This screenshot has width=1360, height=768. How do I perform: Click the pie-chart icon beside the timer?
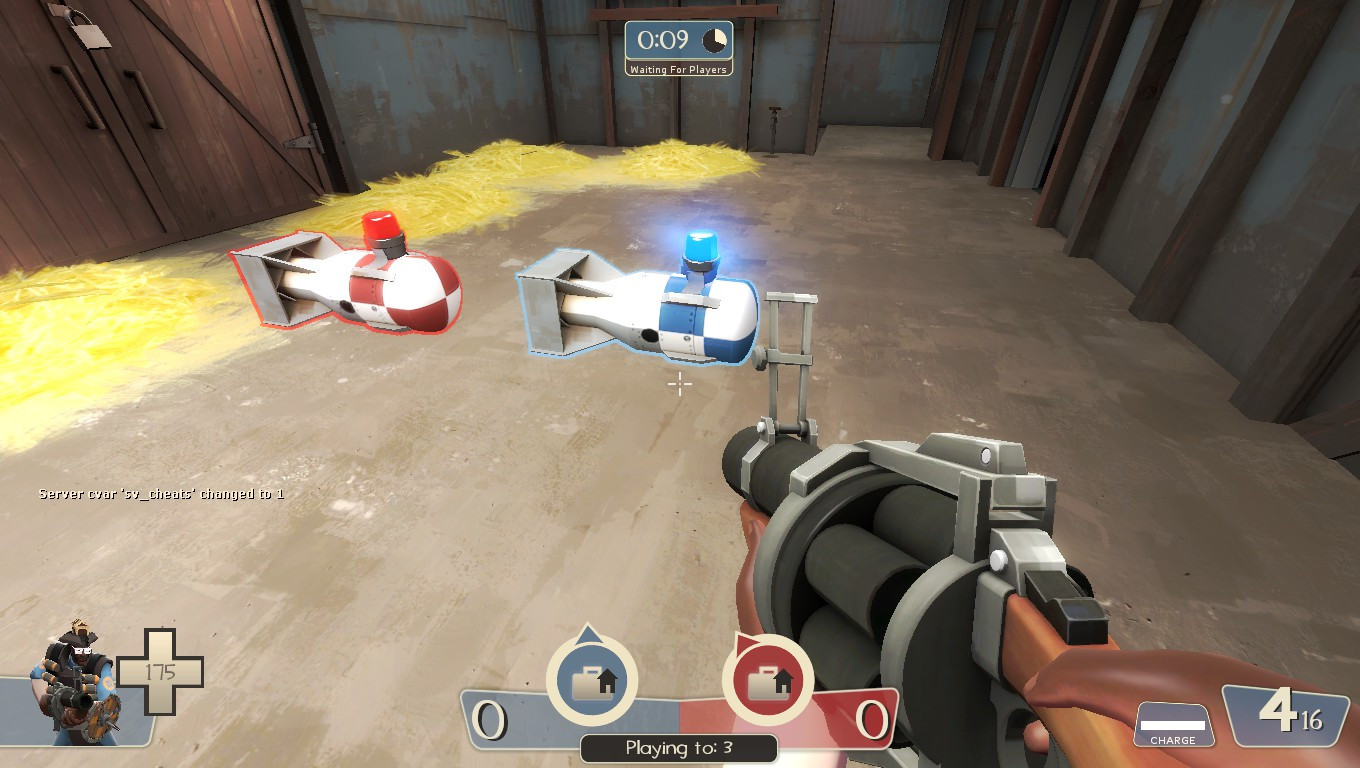coord(712,40)
